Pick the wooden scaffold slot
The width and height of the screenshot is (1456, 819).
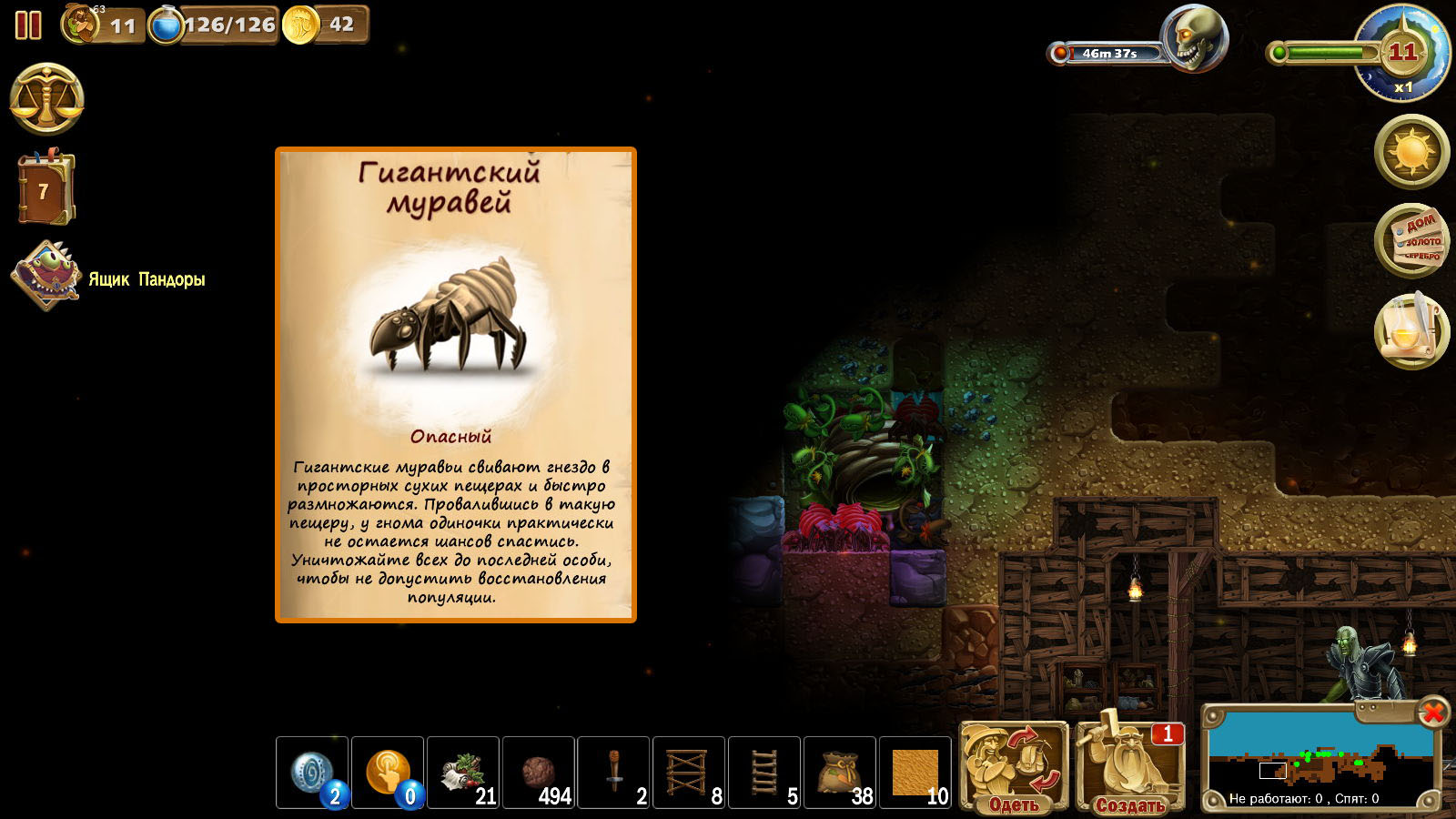click(689, 773)
